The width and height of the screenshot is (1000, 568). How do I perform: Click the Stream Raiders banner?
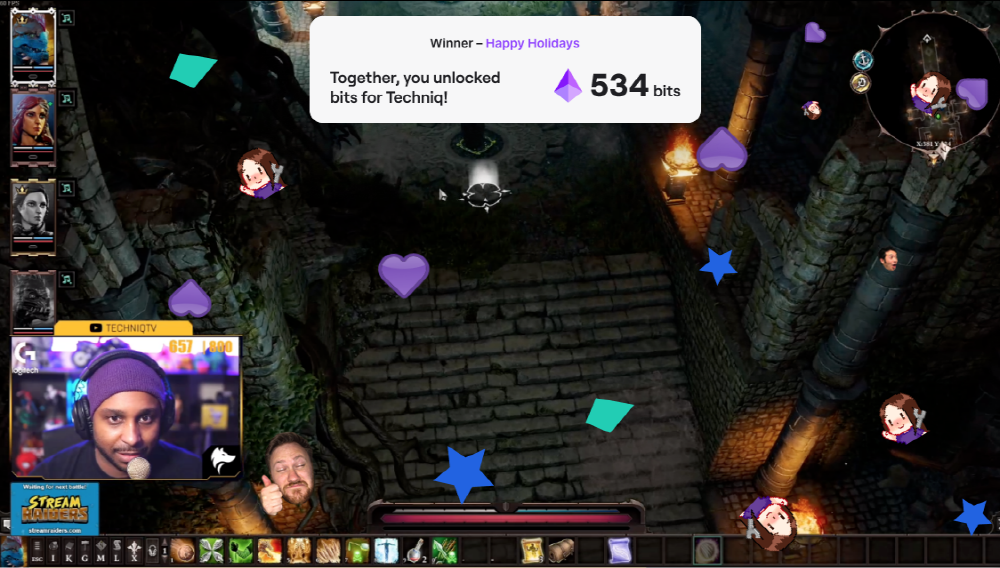tap(54, 507)
